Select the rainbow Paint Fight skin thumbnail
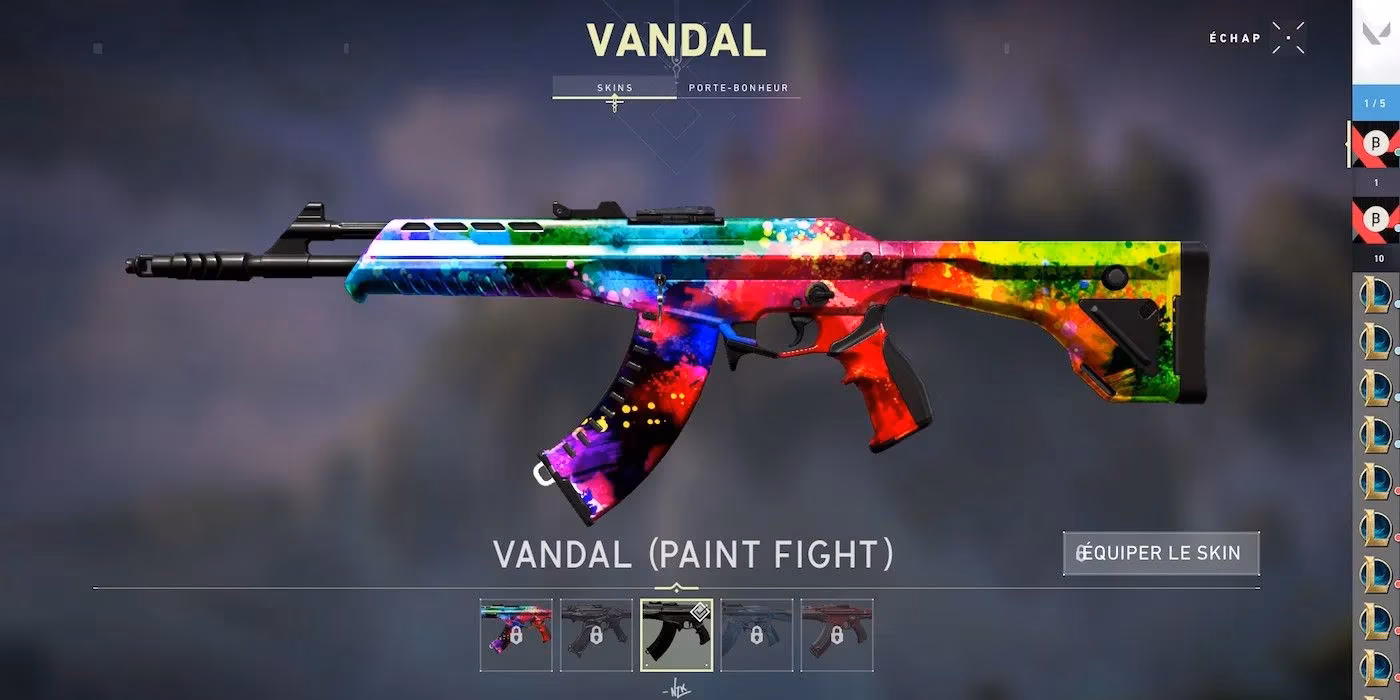 [x=516, y=634]
